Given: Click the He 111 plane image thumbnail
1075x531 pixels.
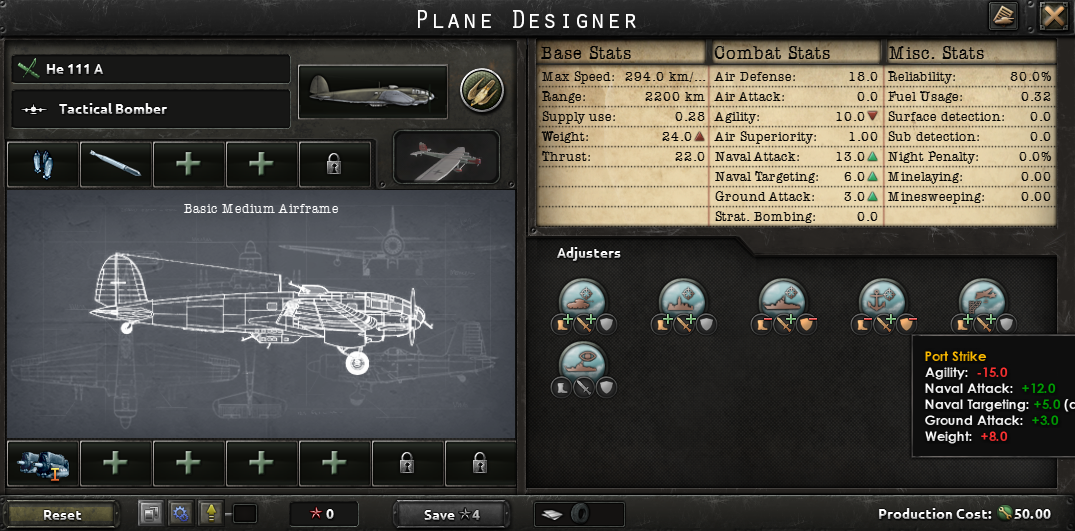Looking at the screenshot, I should (x=373, y=92).
